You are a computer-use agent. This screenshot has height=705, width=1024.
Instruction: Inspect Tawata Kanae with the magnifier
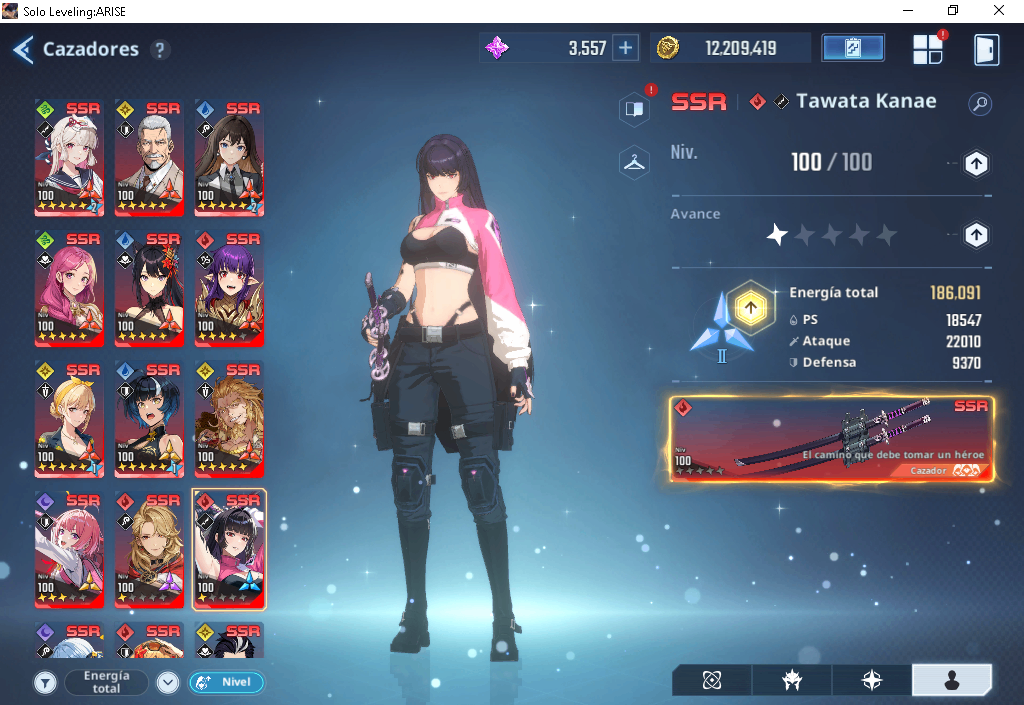tap(980, 103)
